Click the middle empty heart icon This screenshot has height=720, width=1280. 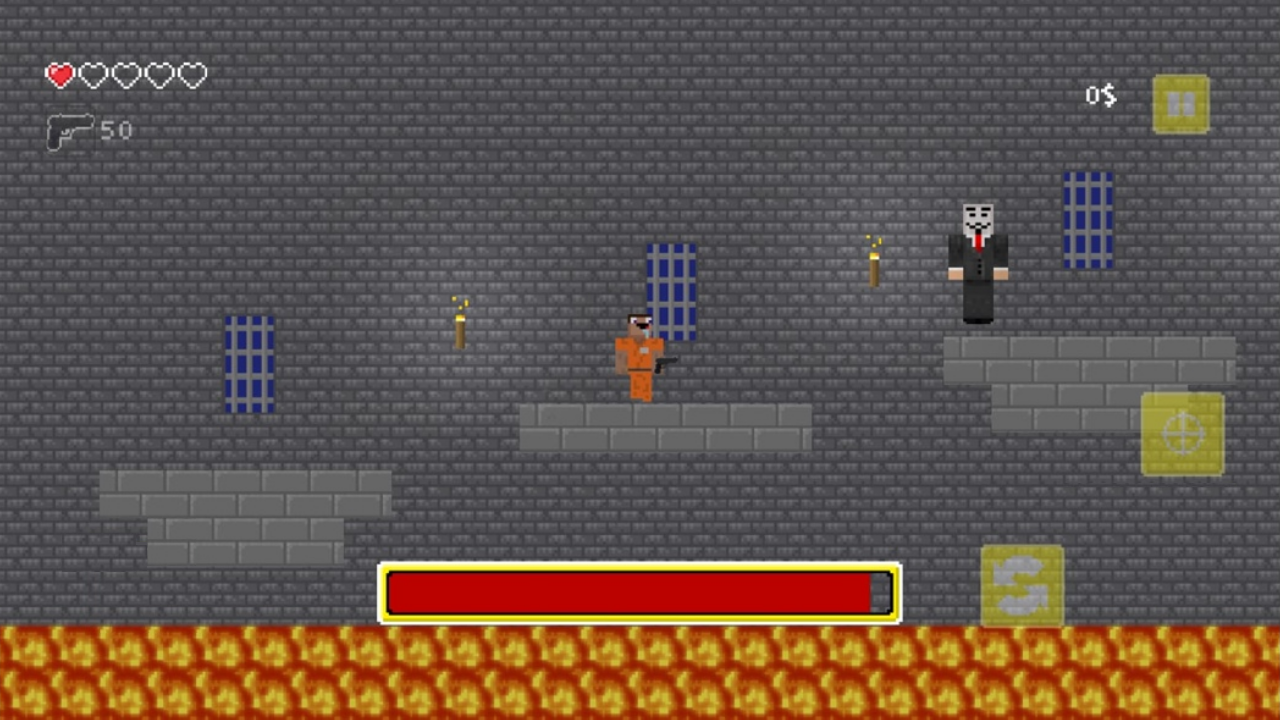coord(125,76)
